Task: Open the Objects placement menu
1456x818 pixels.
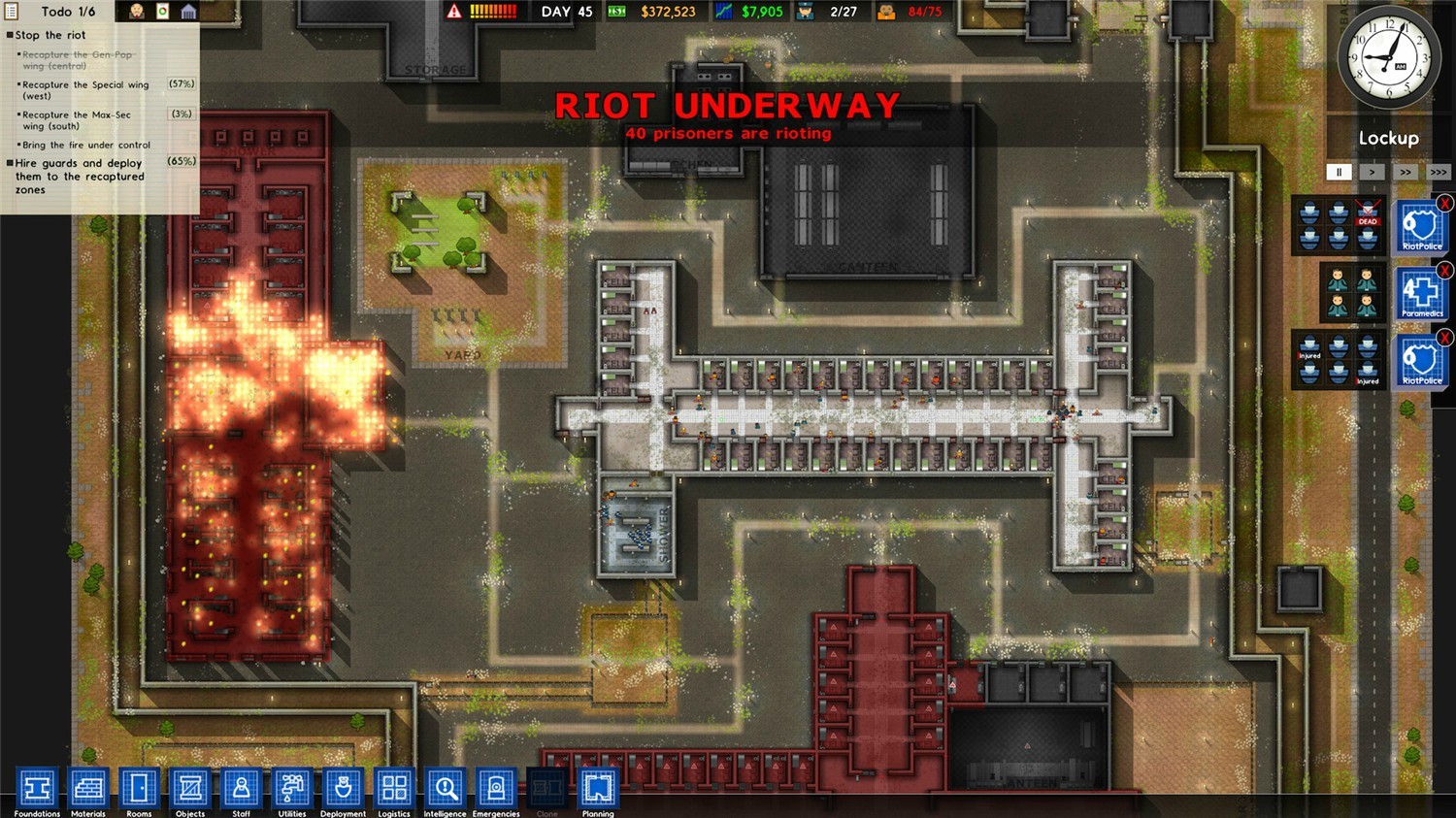Action: tap(189, 789)
